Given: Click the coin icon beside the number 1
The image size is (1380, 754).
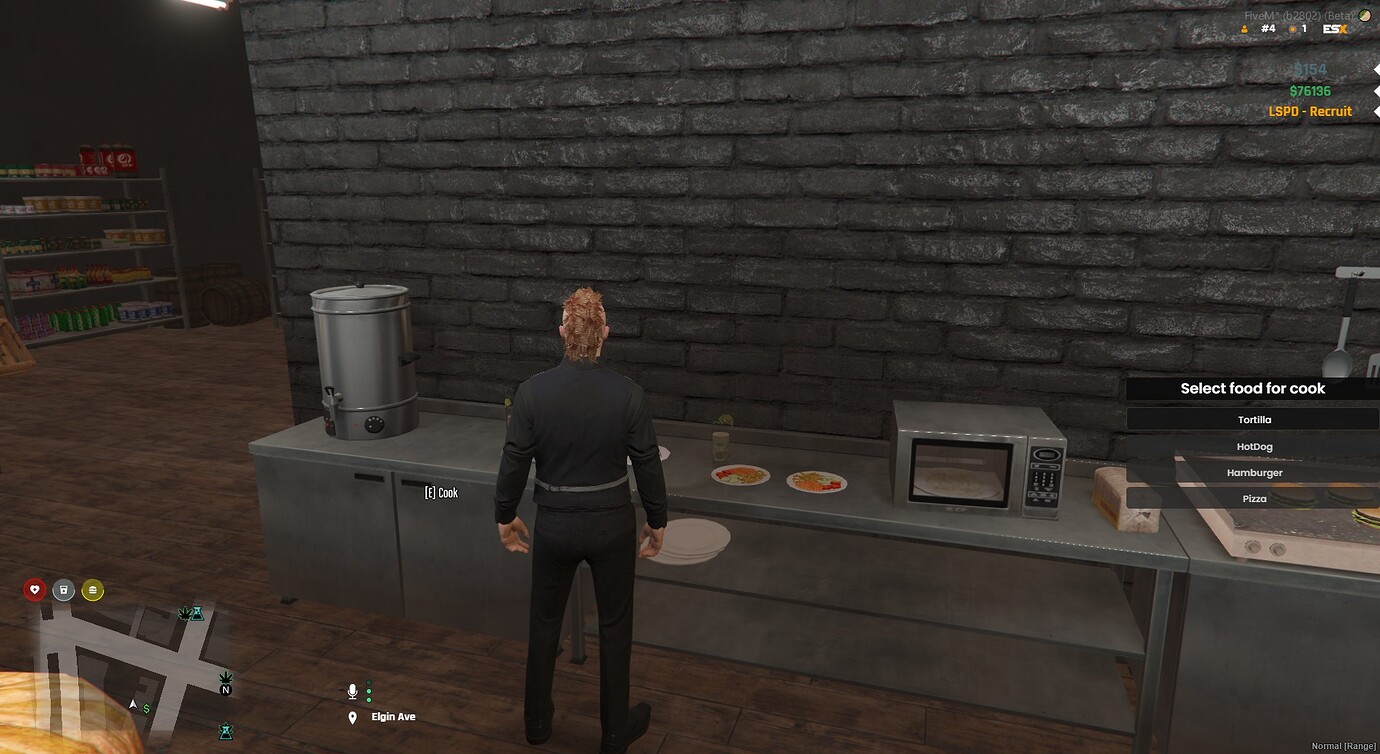Looking at the screenshot, I should tap(1292, 28).
